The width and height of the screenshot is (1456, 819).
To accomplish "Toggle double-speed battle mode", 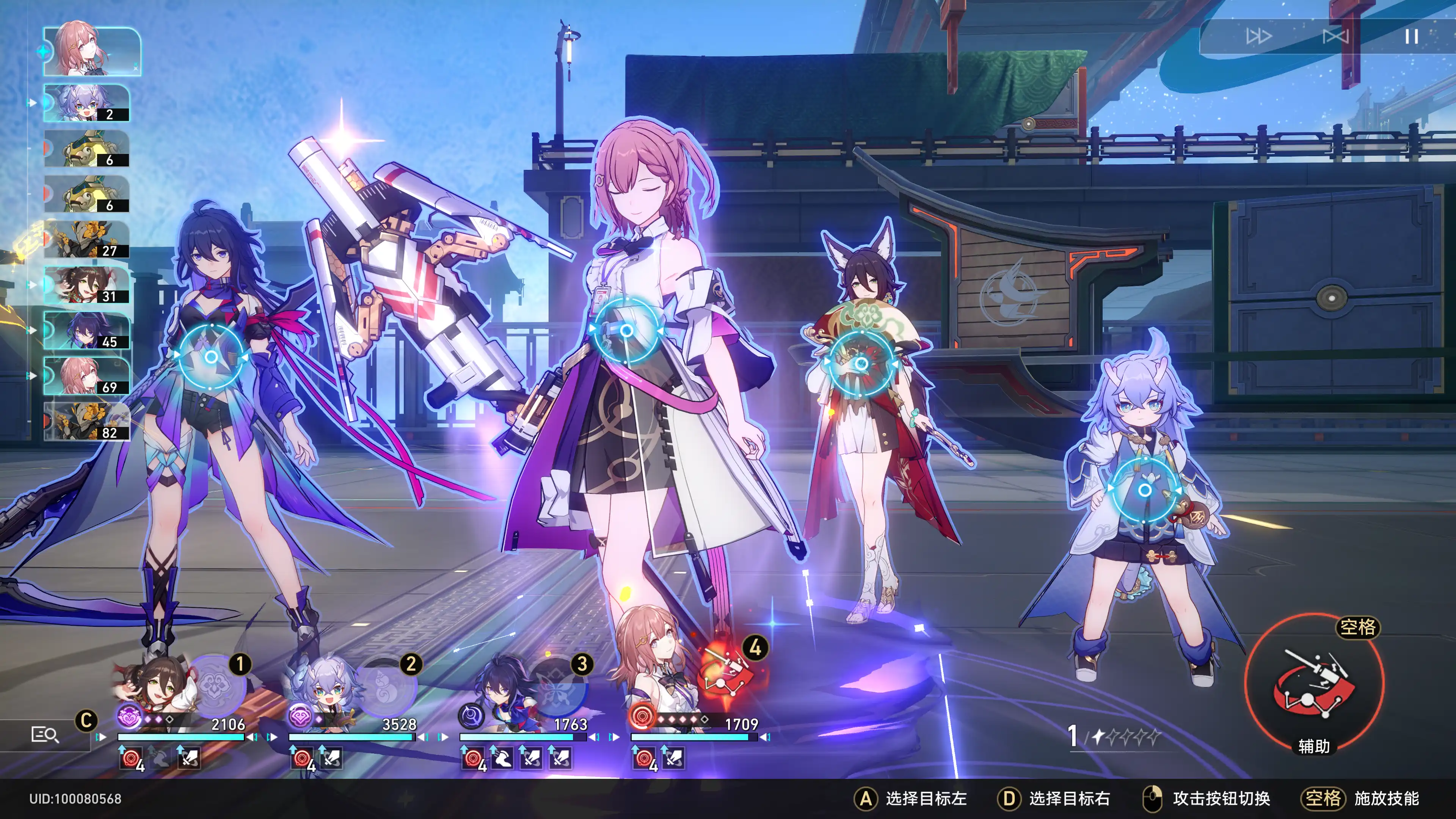I will pos(1258,37).
